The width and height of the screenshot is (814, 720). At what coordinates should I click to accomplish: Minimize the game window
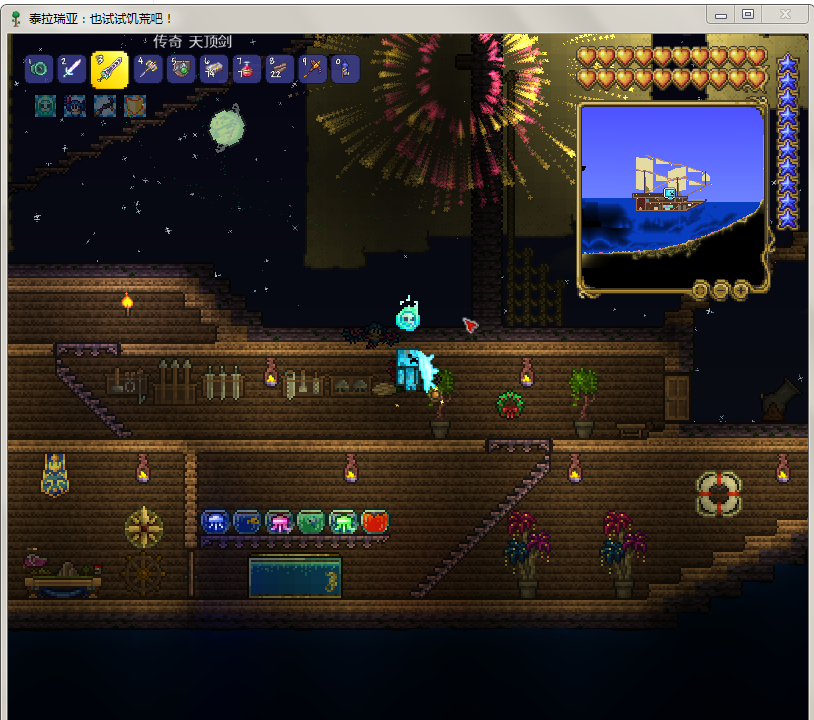pos(720,14)
